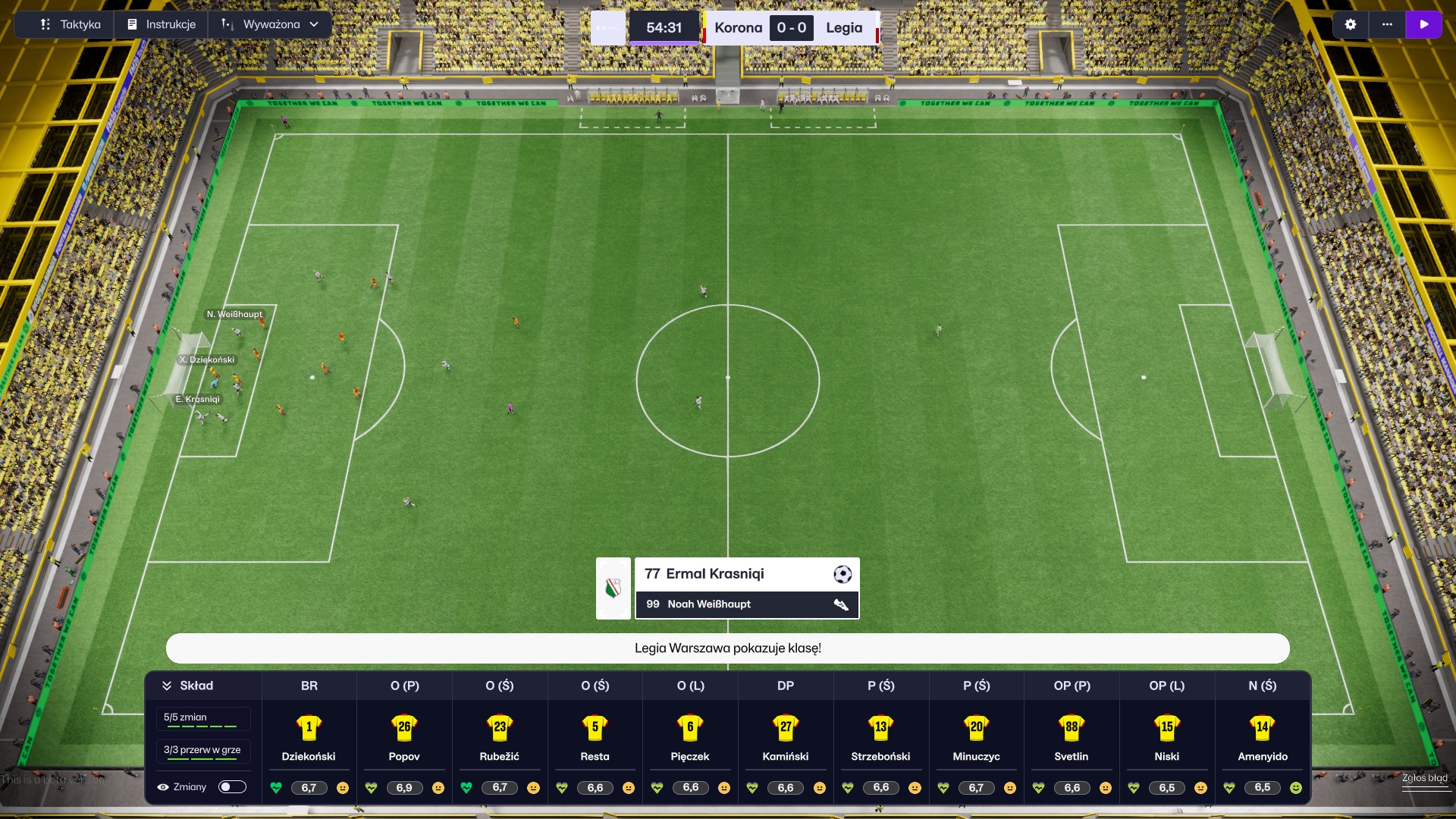The image size is (1456, 819).
Task: Click the eye icon next to Zmiany
Action: (164, 787)
